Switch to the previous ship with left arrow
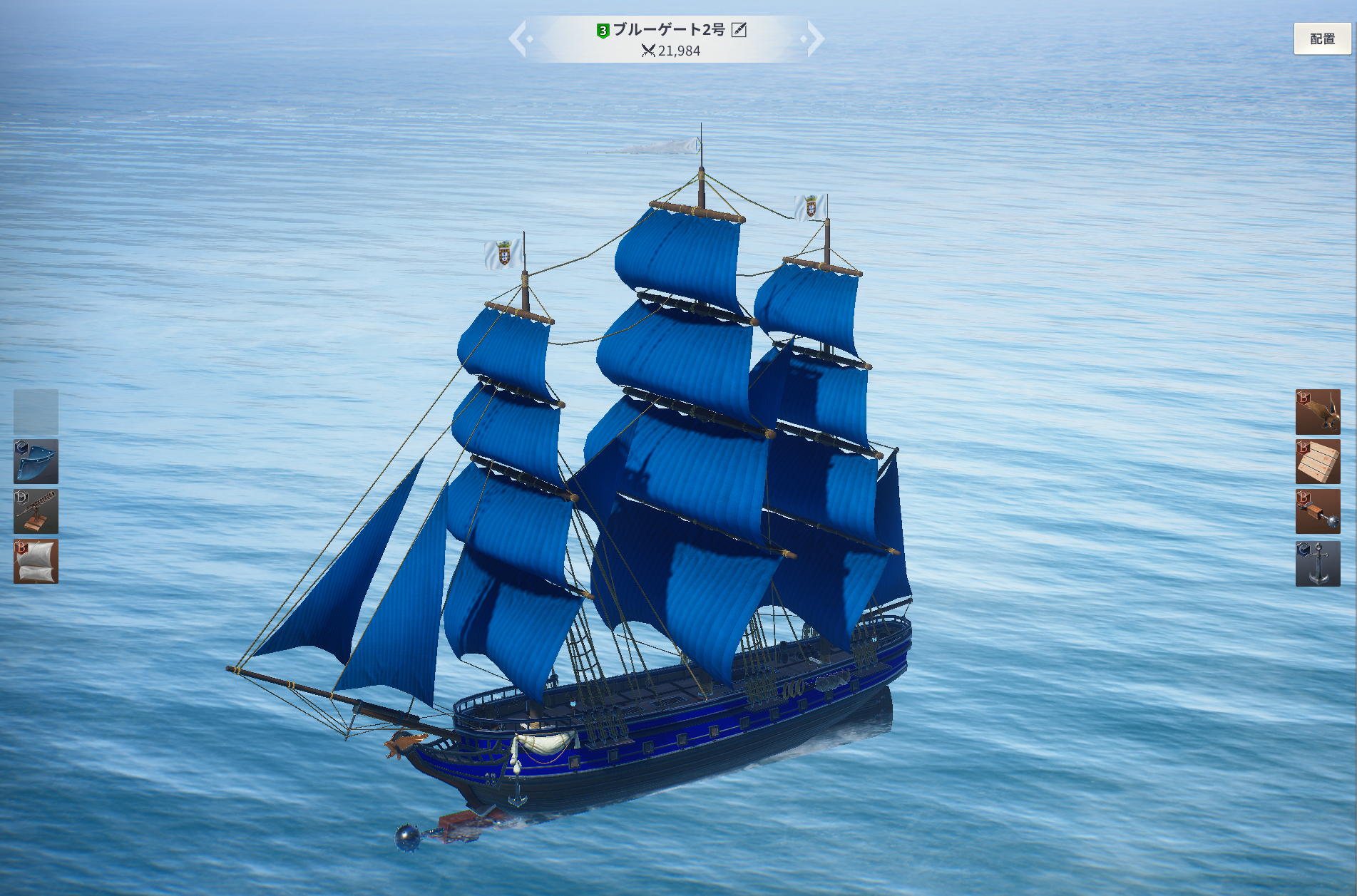The height and width of the screenshot is (896, 1357). click(519, 39)
